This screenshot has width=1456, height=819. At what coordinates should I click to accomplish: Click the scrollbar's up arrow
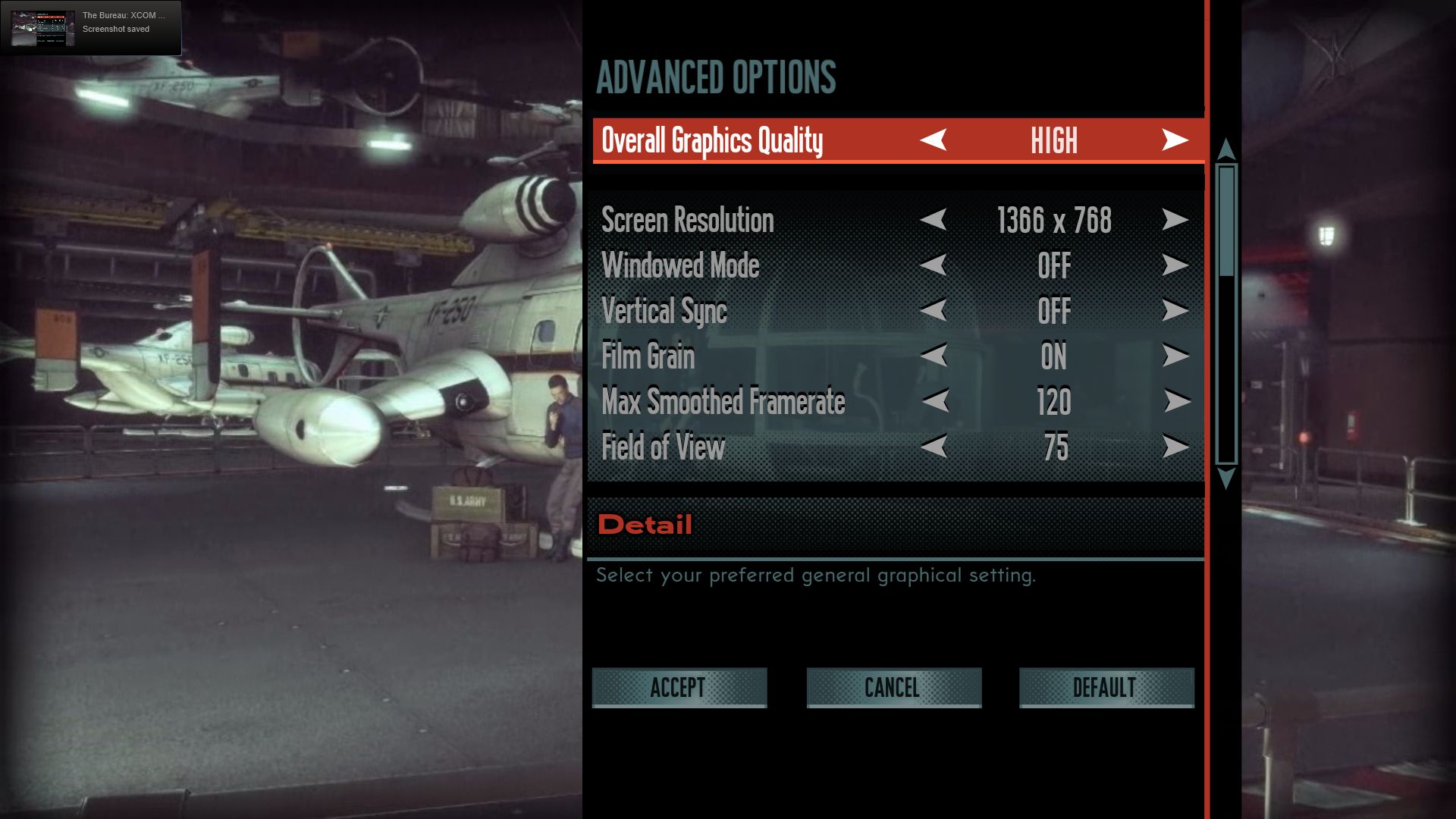[1225, 149]
